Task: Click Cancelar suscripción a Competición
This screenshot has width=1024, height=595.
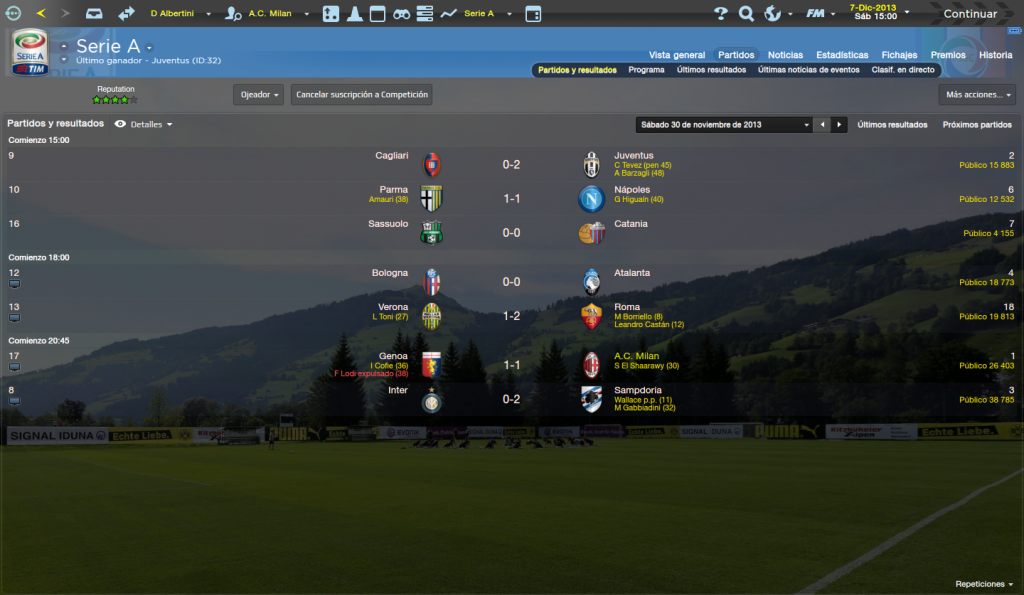Action: tap(362, 95)
